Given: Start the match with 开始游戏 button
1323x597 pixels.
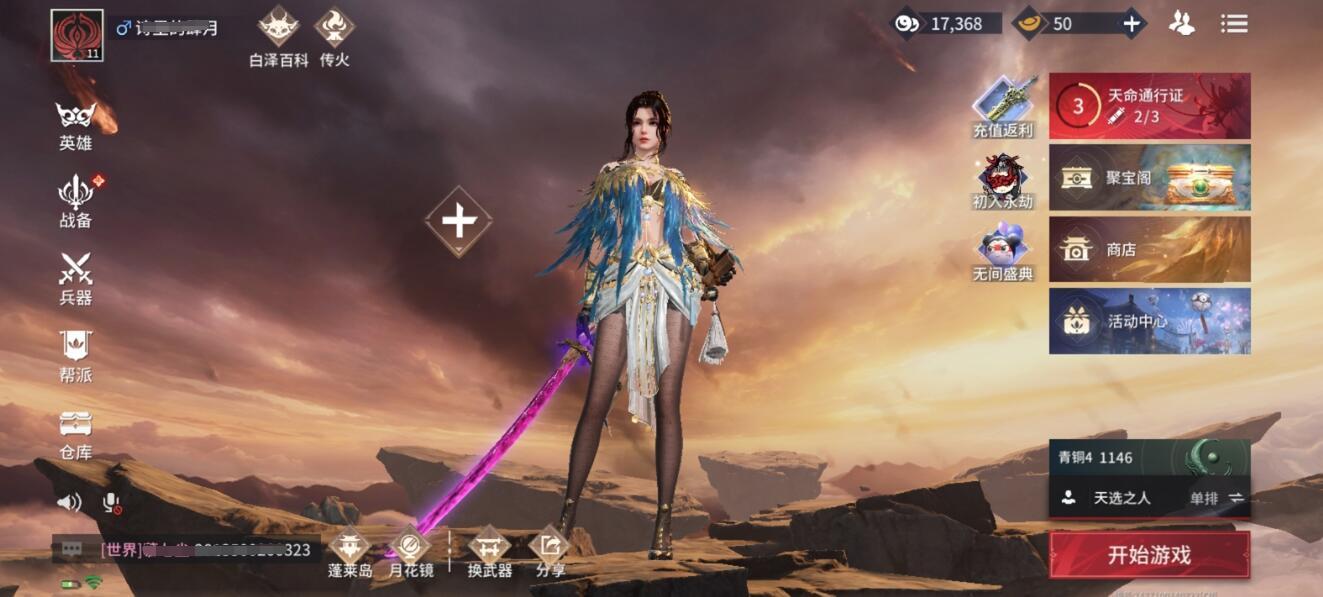Looking at the screenshot, I should pos(1149,555).
